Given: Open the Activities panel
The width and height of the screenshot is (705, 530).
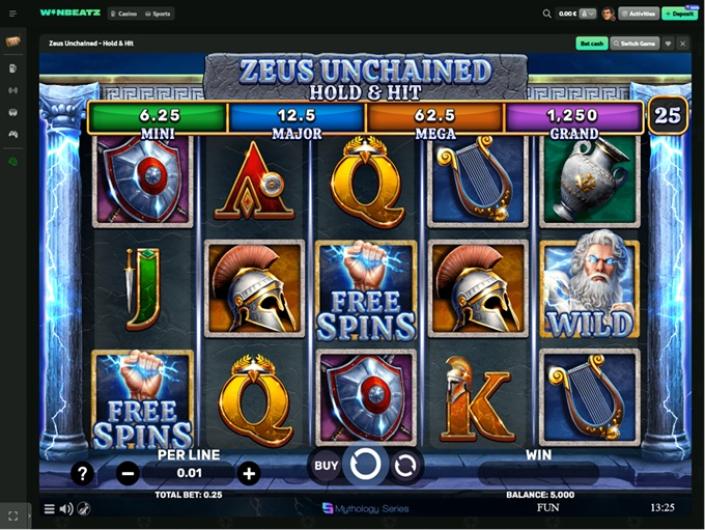Looking at the screenshot, I should [x=636, y=14].
